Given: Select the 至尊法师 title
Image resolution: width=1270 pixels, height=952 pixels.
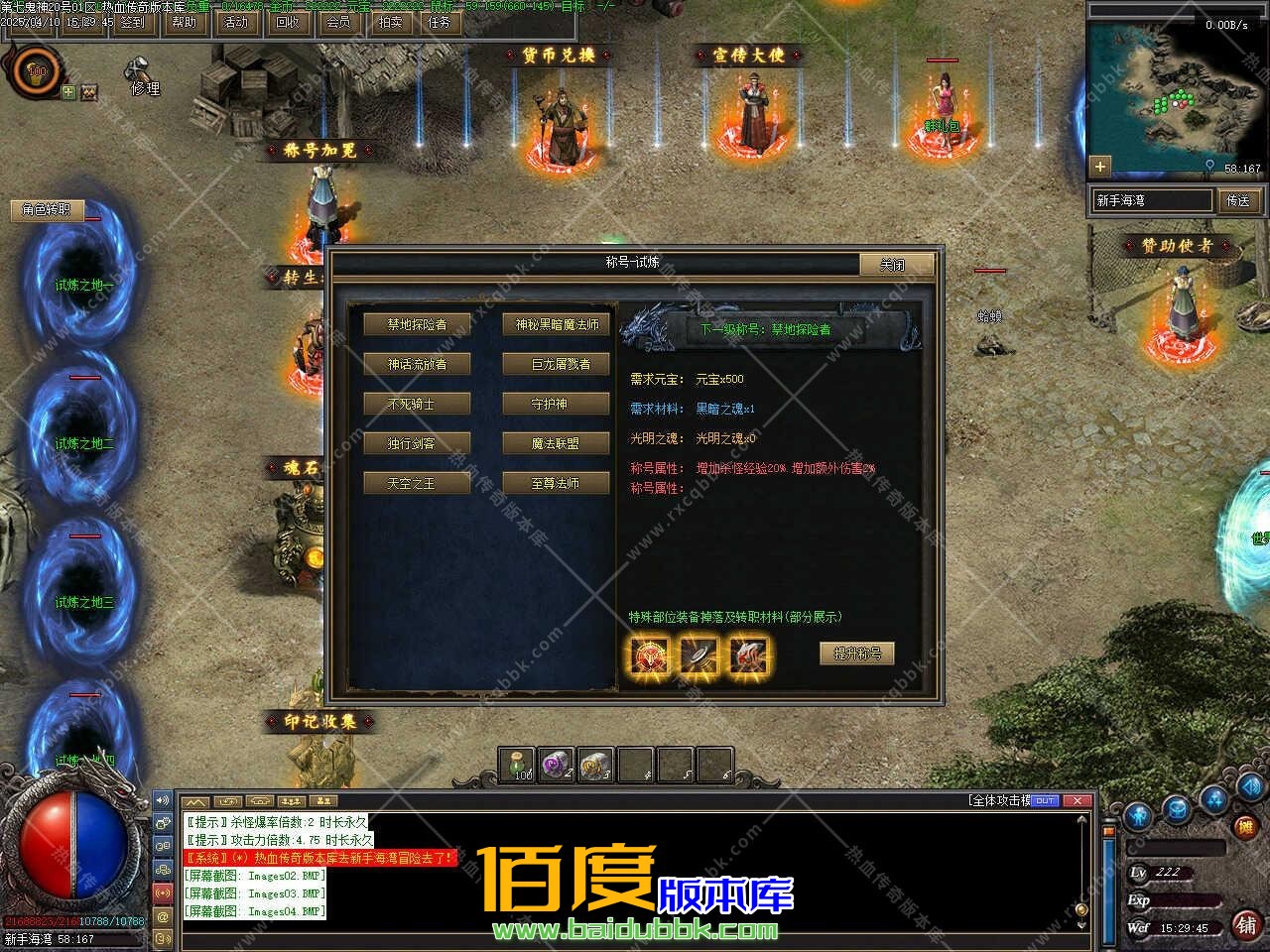Looking at the screenshot, I should [556, 483].
